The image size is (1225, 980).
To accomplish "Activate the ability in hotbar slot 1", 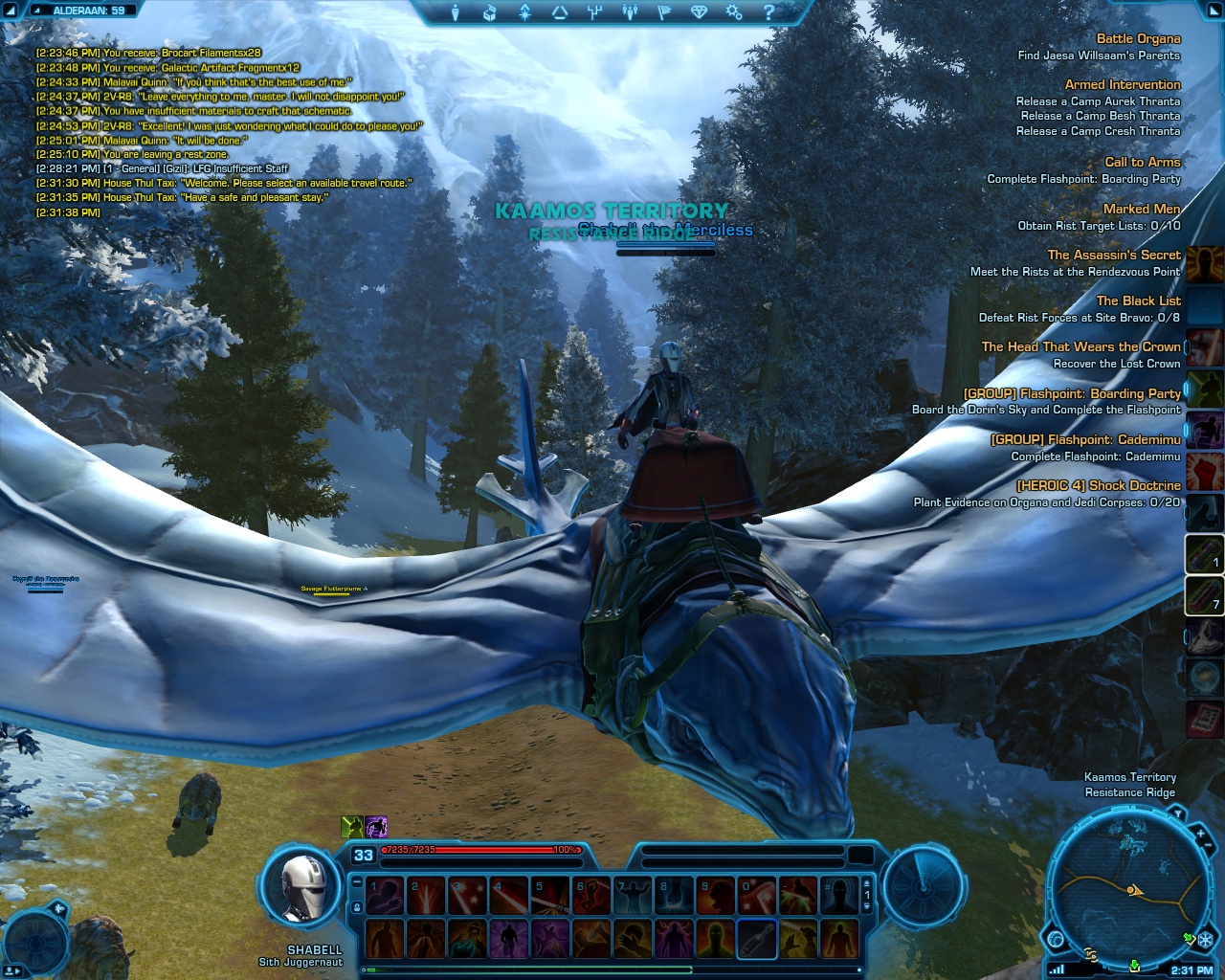I will [385, 897].
